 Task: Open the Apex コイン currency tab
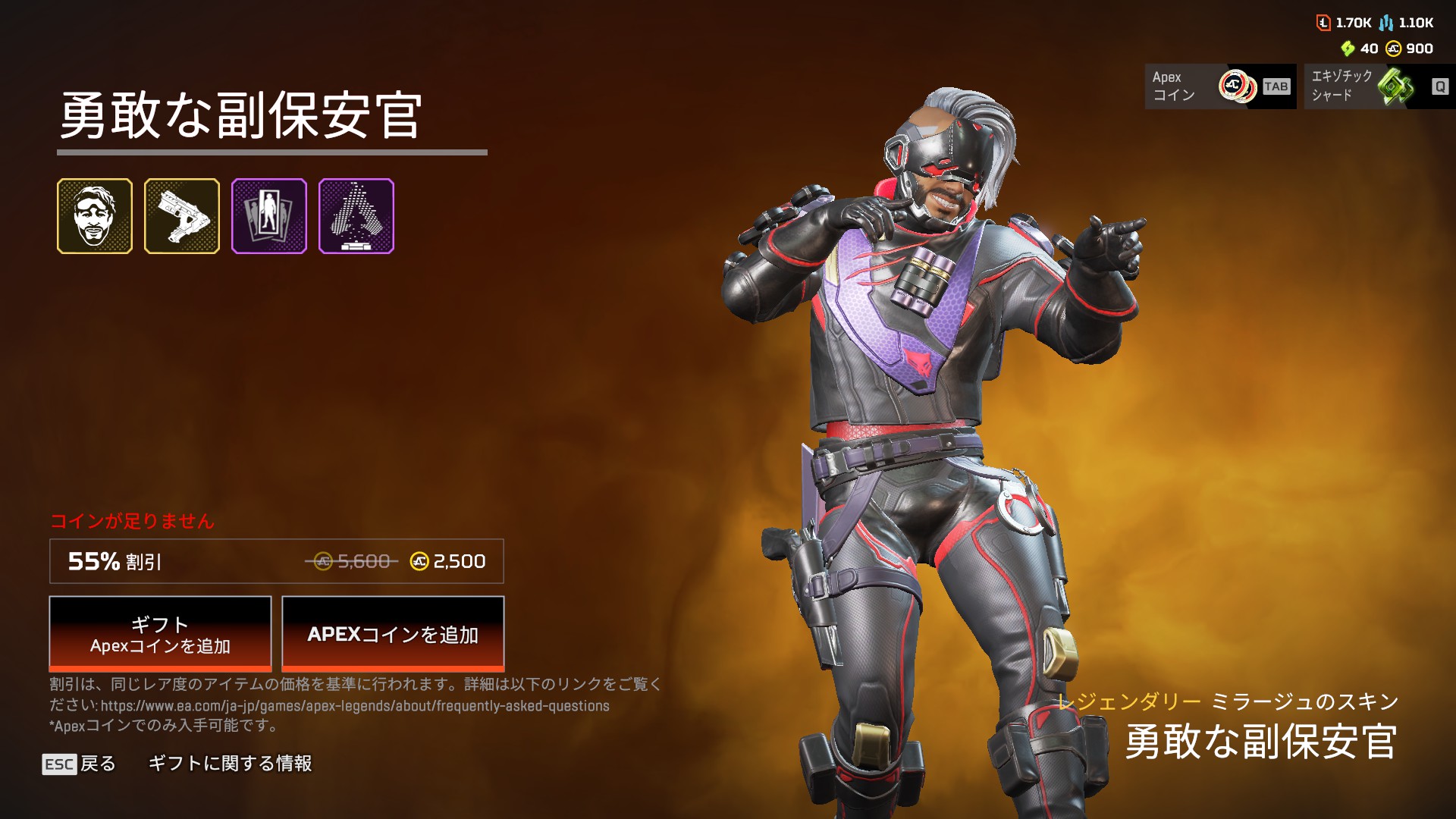[1220, 86]
